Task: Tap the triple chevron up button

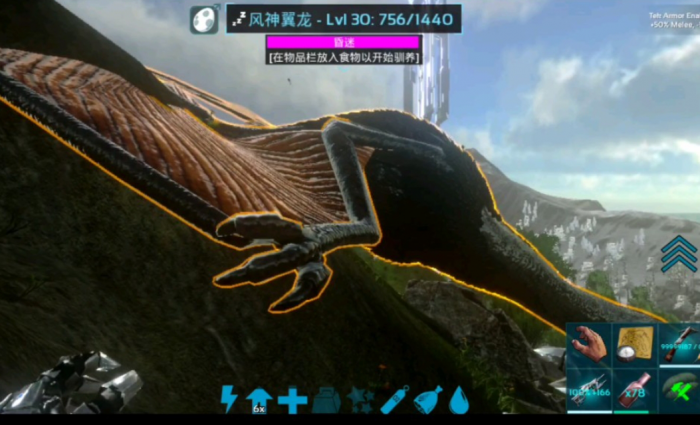Action: pyautogui.click(x=679, y=254)
